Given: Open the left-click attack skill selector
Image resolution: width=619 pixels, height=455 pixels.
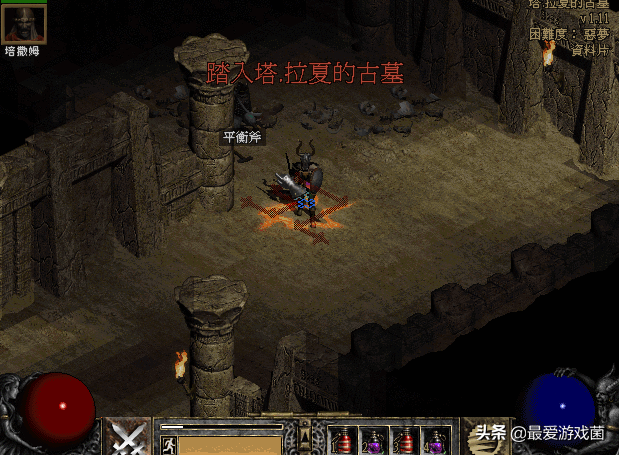Looking at the screenshot, I should 128,437.
